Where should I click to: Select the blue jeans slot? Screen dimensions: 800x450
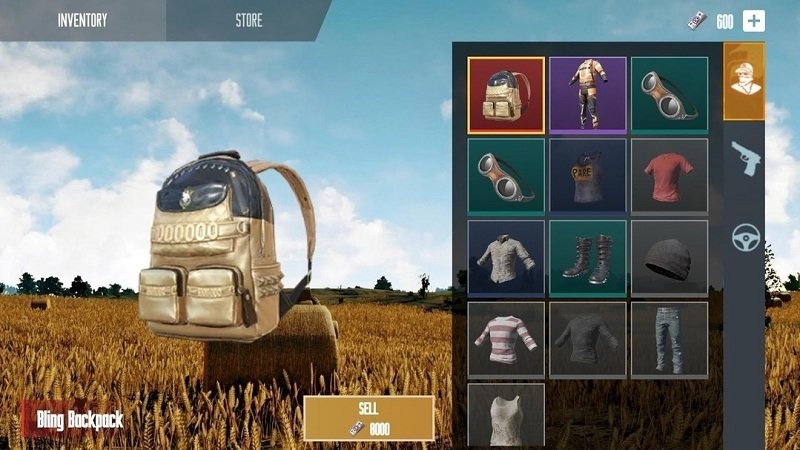click(x=669, y=339)
